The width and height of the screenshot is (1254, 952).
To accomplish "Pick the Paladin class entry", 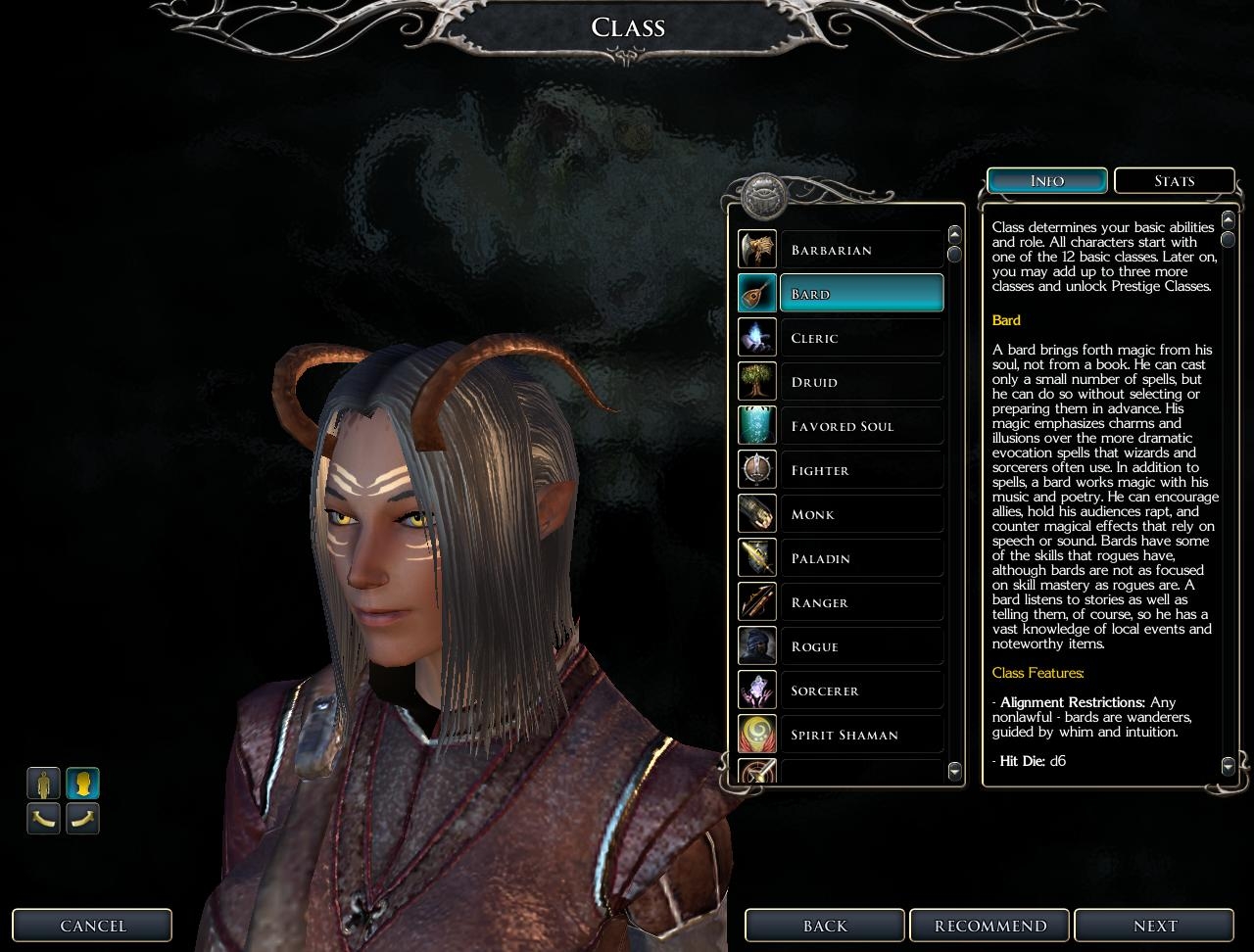I will coord(861,558).
